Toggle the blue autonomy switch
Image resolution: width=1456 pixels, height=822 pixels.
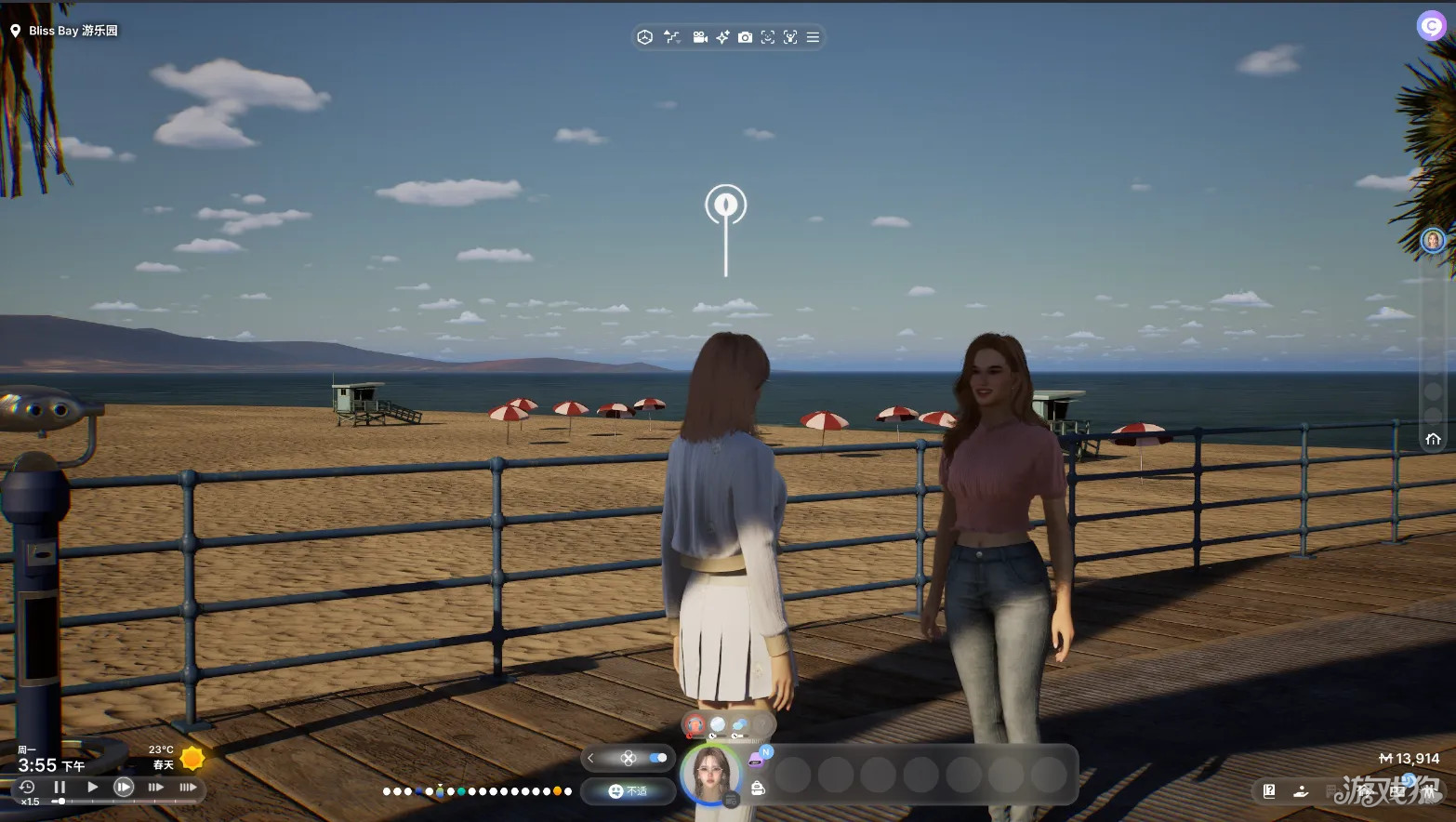pos(658,758)
